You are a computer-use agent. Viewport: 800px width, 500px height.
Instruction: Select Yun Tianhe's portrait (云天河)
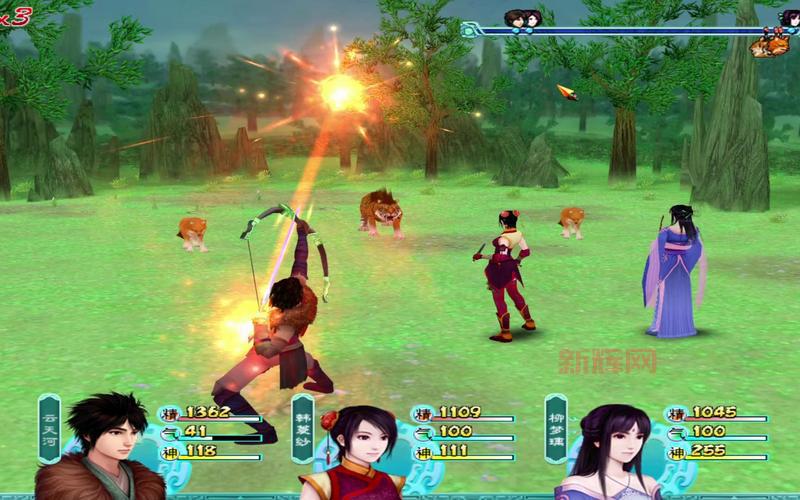pos(102,448)
